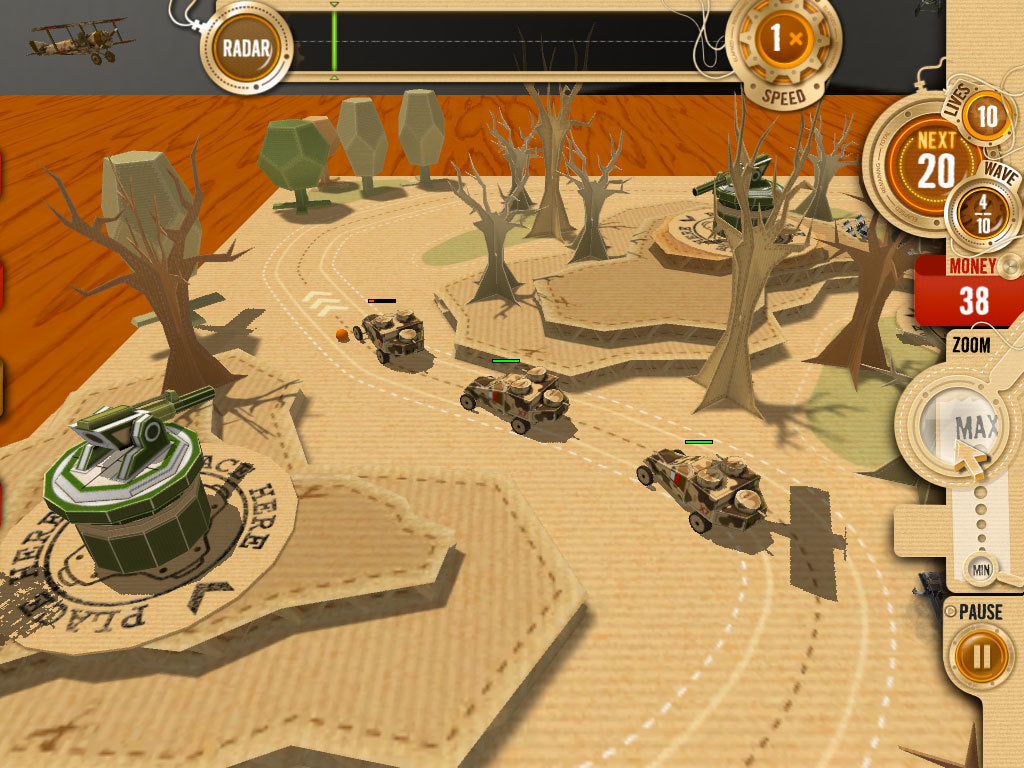The width and height of the screenshot is (1024, 768).
Task: Change game speed with the 1x button
Action: pyautogui.click(x=783, y=42)
